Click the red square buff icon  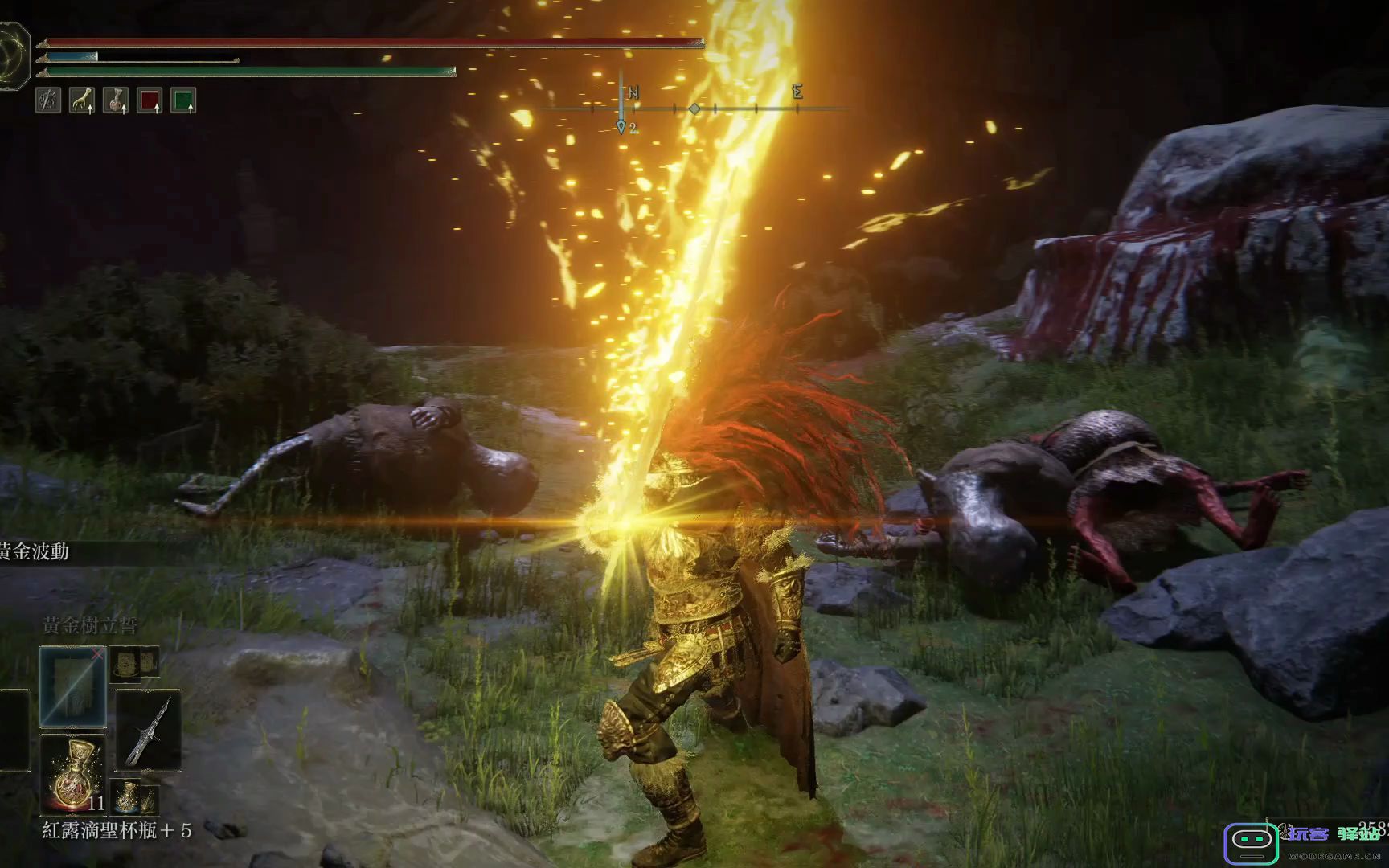tap(150, 100)
